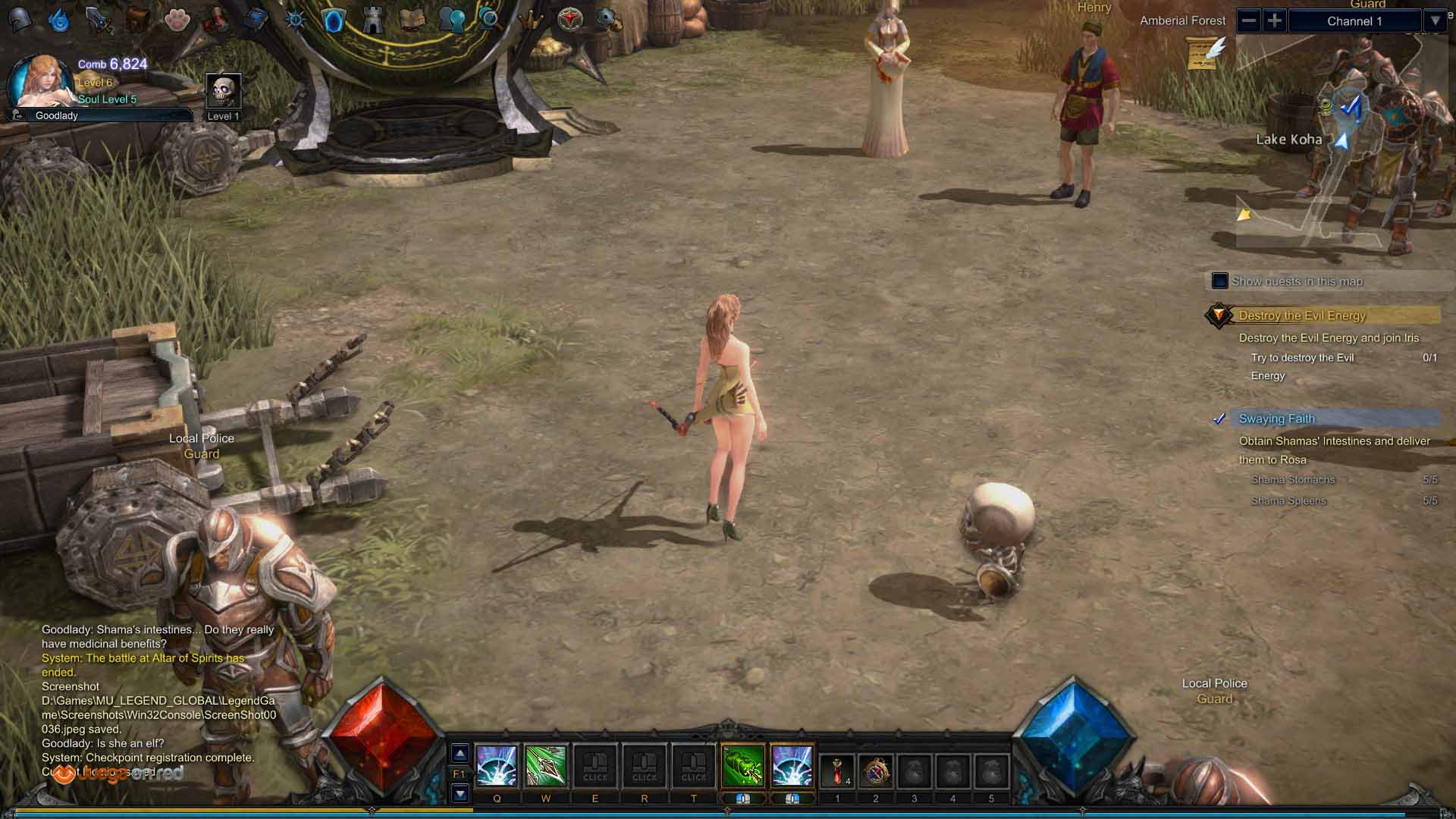Open the castle tower menu icon
The image size is (1456, 819).
point(372,20)
